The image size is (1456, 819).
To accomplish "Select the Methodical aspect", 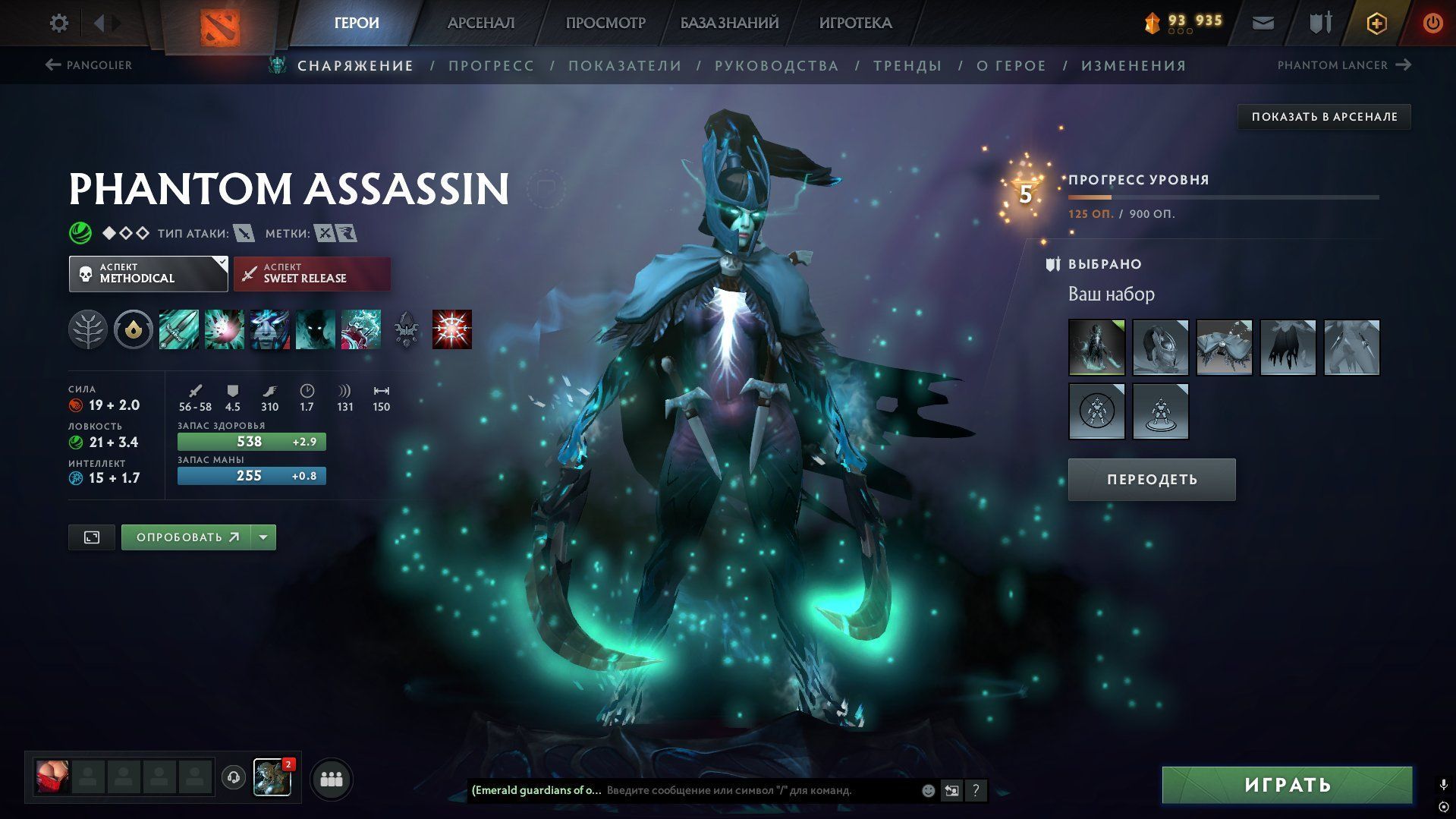I will [x=148, y=274].
